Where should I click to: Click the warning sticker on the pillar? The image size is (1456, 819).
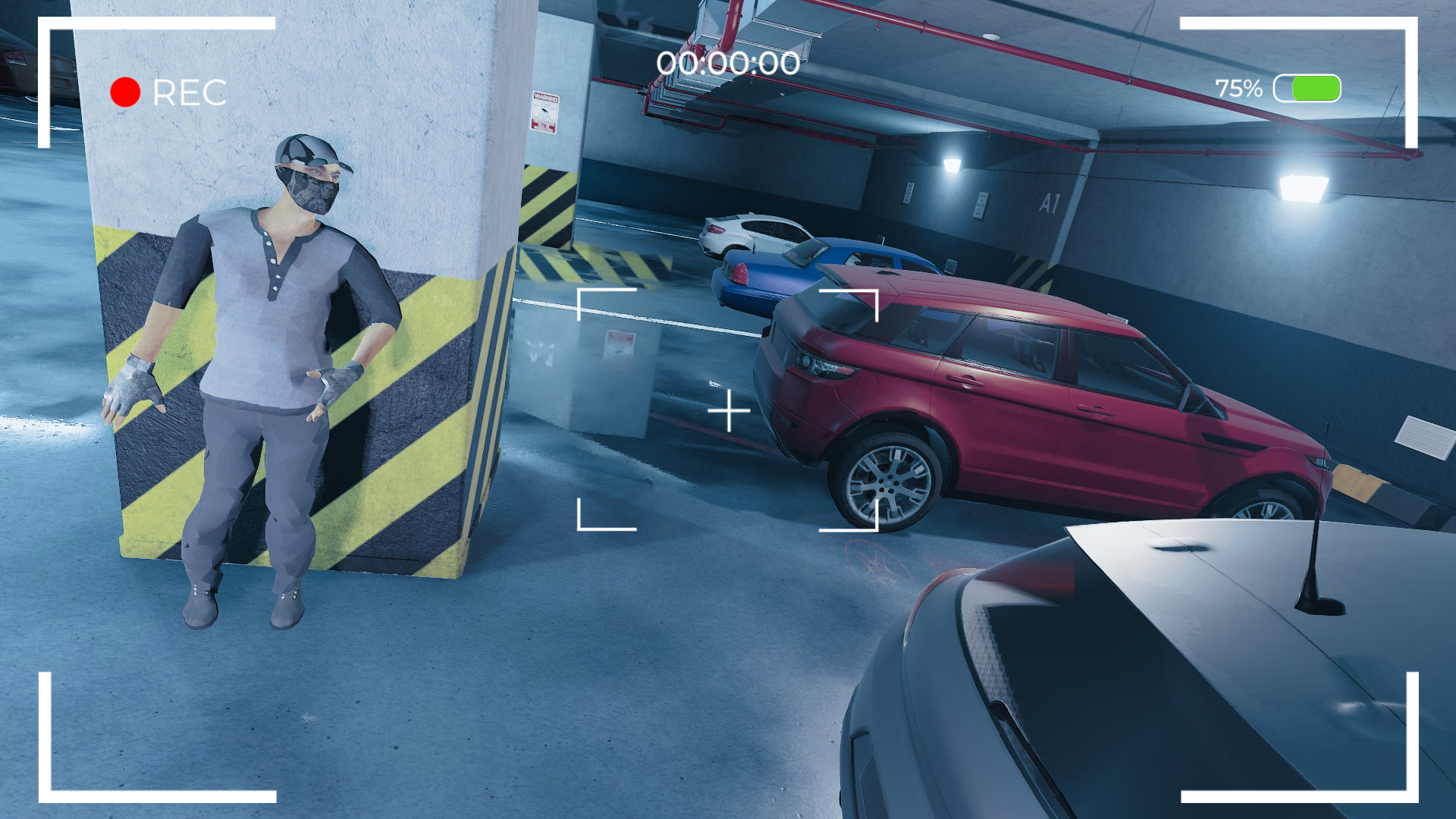pyautogui.click(x=546, y=111)
